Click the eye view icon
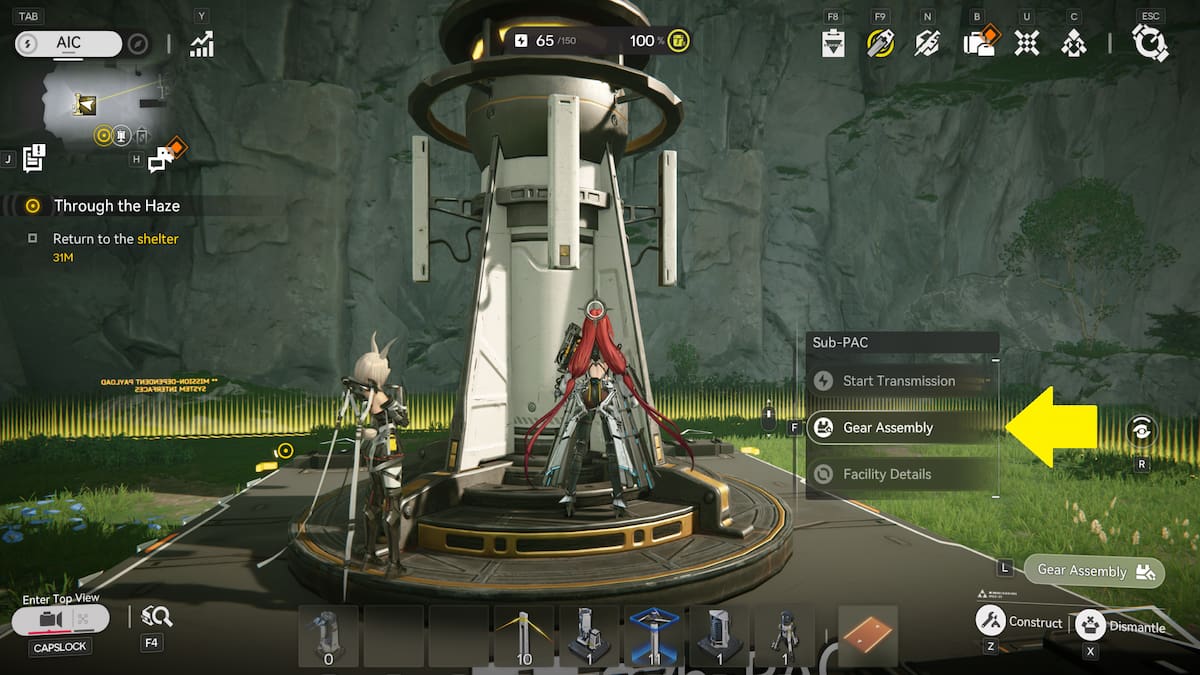Viewport: 1200px width, 675px height. pyautogui.click(x=1141, y=430)
